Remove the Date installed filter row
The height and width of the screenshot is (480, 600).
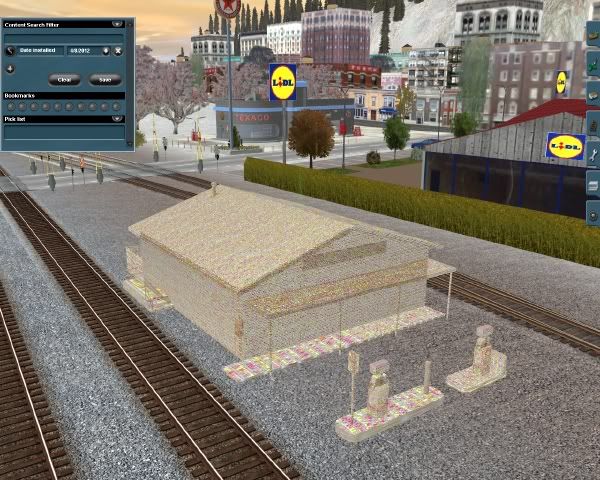118,50
